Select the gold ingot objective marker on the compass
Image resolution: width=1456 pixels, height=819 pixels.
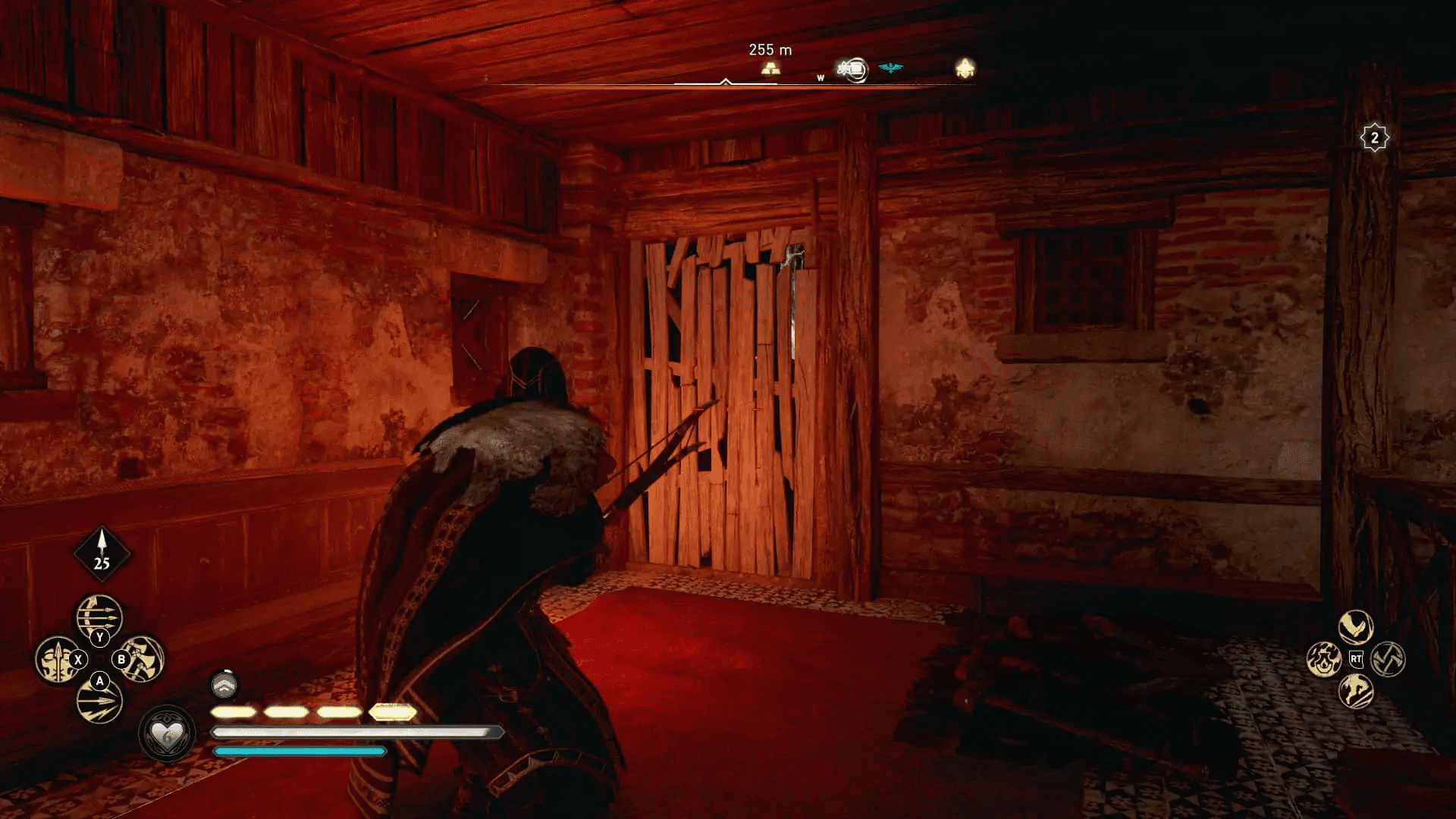click(770, 68)
